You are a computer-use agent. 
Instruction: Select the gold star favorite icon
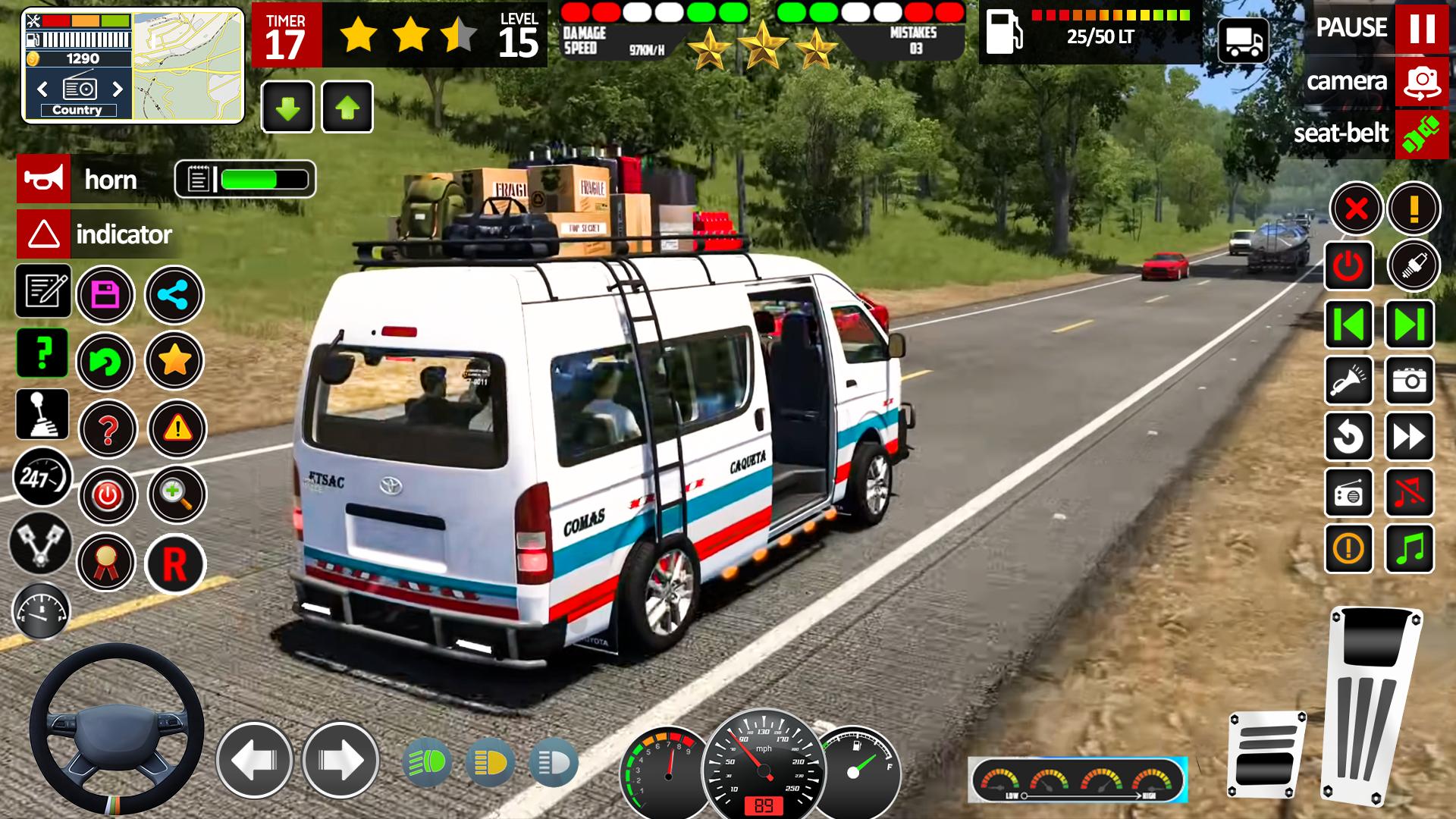174,361
